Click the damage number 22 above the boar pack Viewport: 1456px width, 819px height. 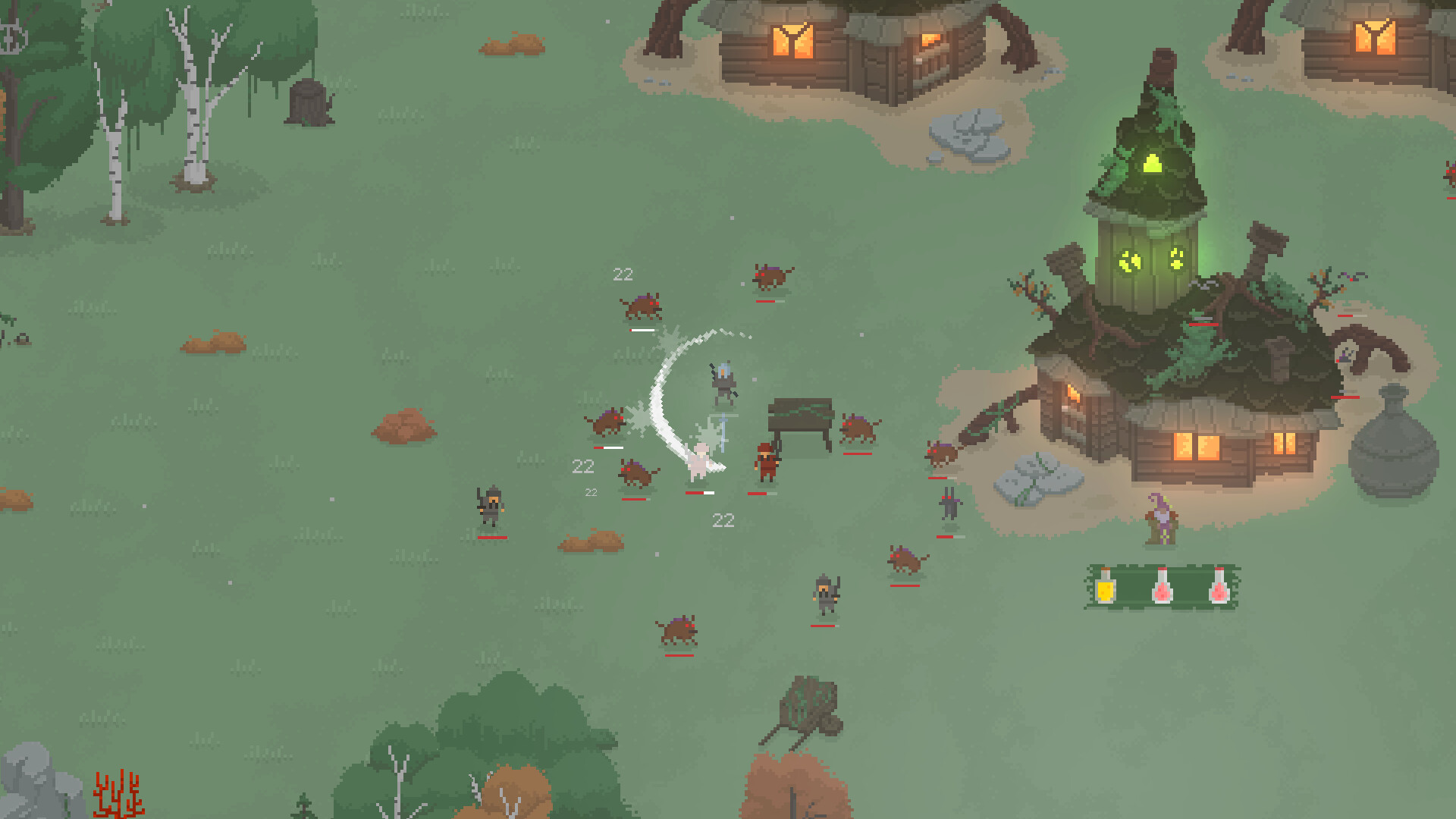click(x=623, y=275)
